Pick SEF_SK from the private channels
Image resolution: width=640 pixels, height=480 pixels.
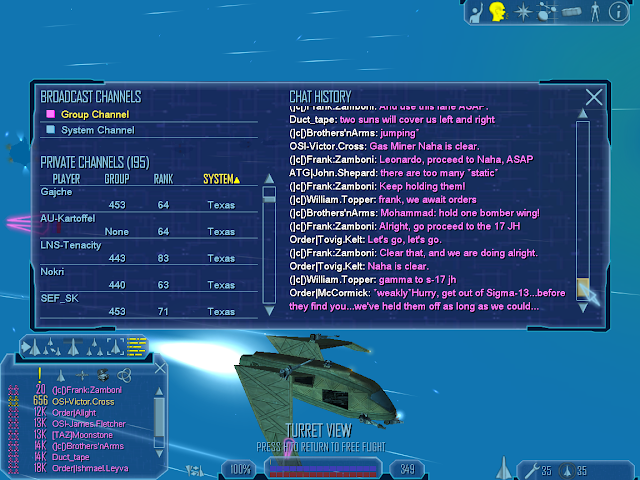click(x=59, y=298)
